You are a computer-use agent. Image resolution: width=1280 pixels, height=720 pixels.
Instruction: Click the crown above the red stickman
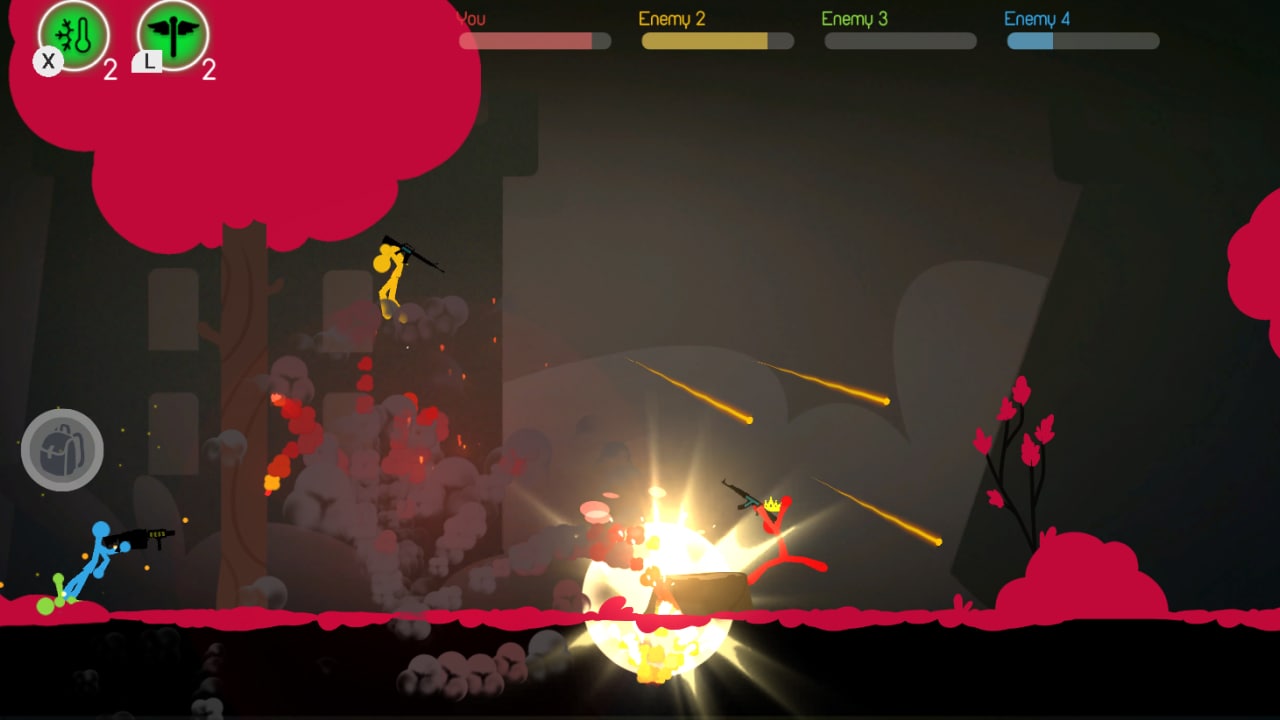click(772, 502)
